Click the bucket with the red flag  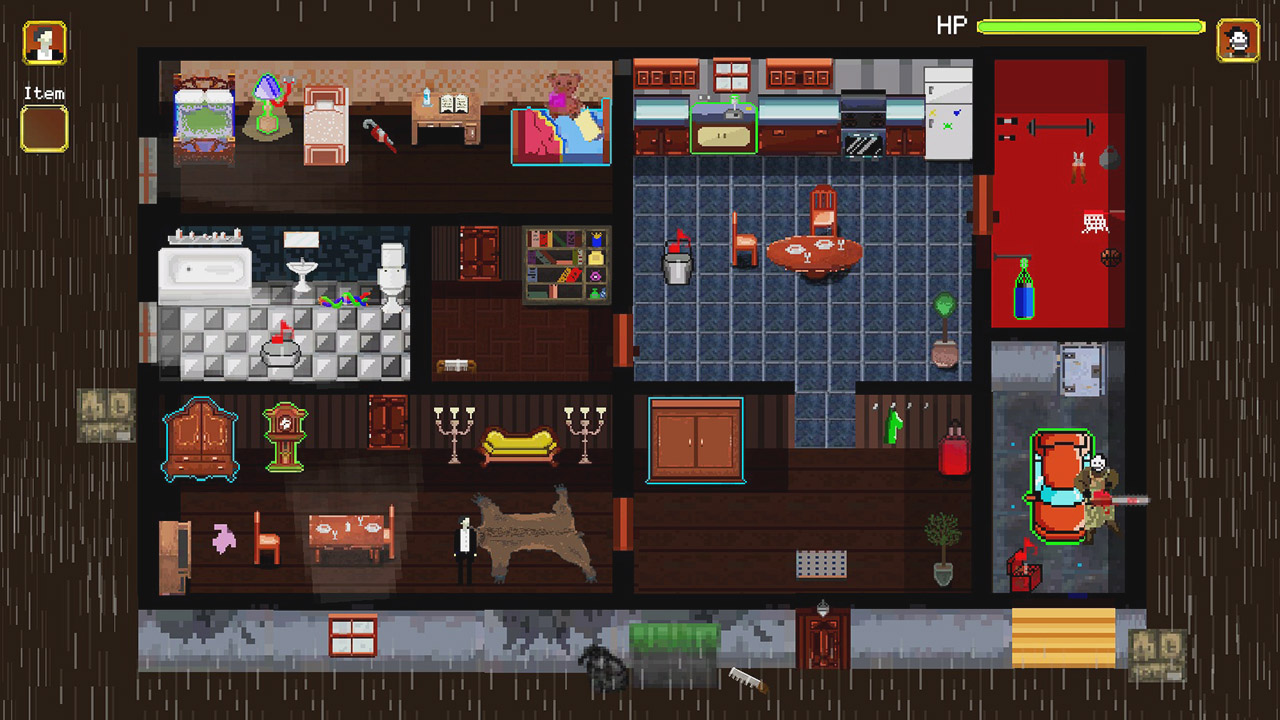679,263
